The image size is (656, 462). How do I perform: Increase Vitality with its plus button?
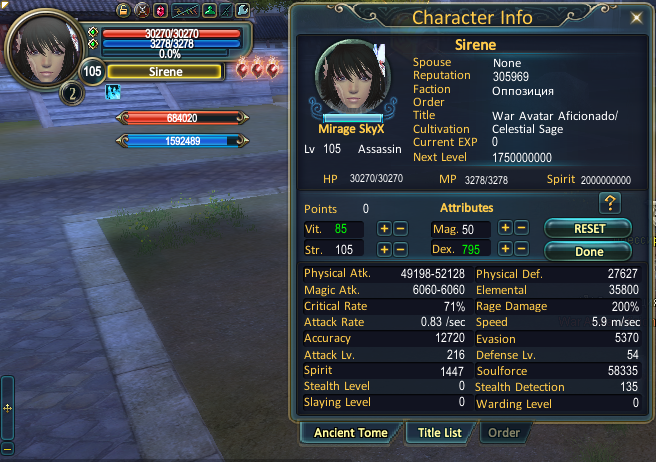point(384,229)
